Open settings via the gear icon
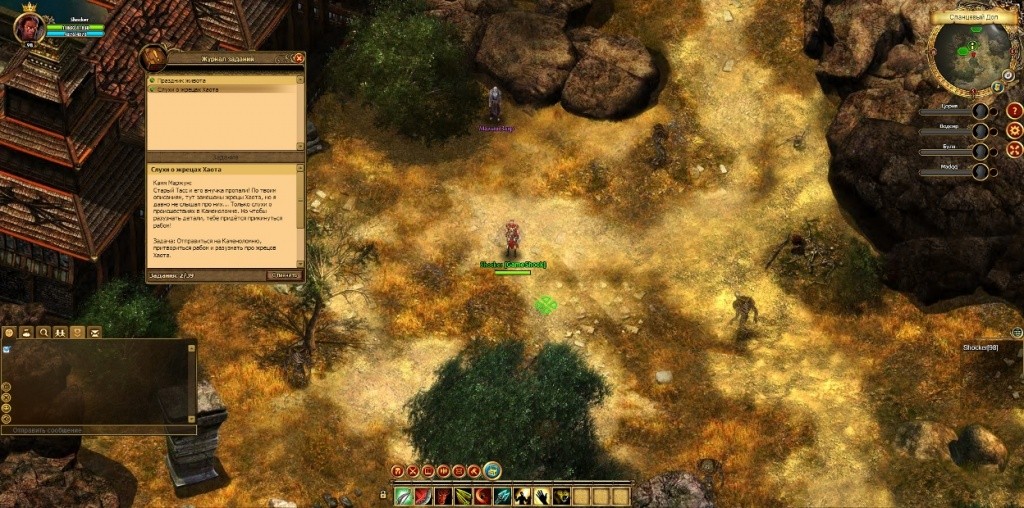 click(1015, 129)
